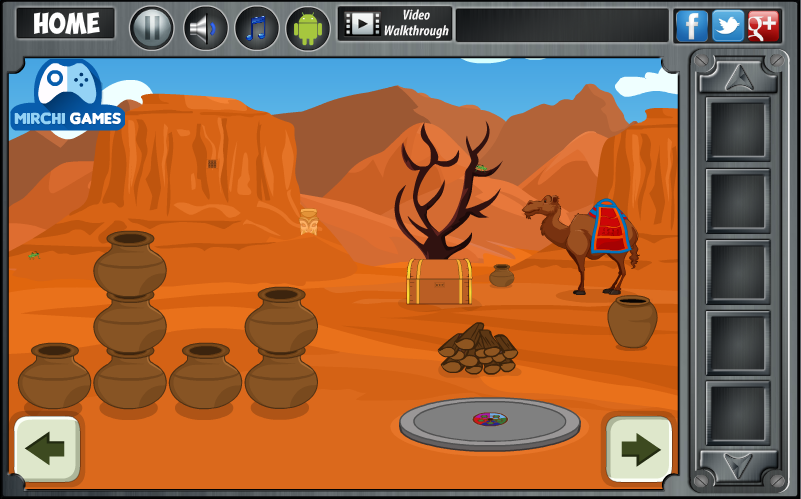Move to the right scene
The width and height of the screenshot is (801, 499).
pyautogui.click(x=638, y=449)
